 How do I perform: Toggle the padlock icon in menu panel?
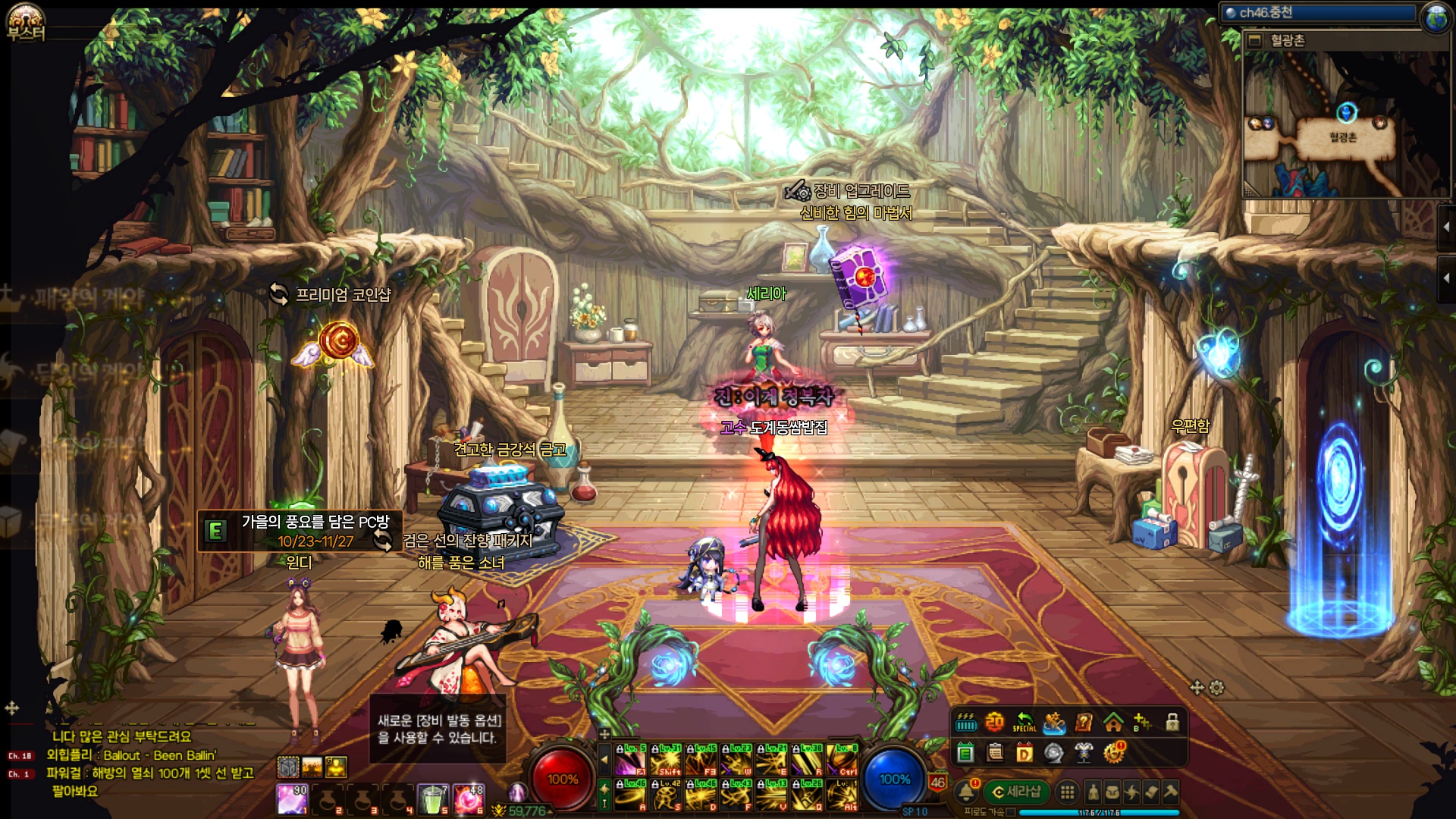tap(1172, 723)
